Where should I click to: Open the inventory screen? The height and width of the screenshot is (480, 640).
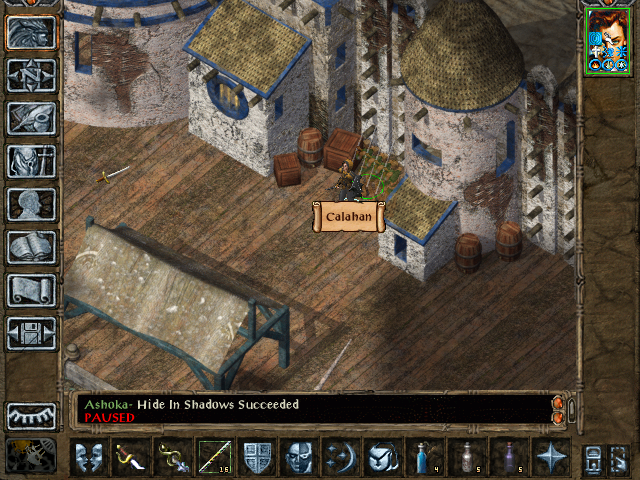[31, 161]
